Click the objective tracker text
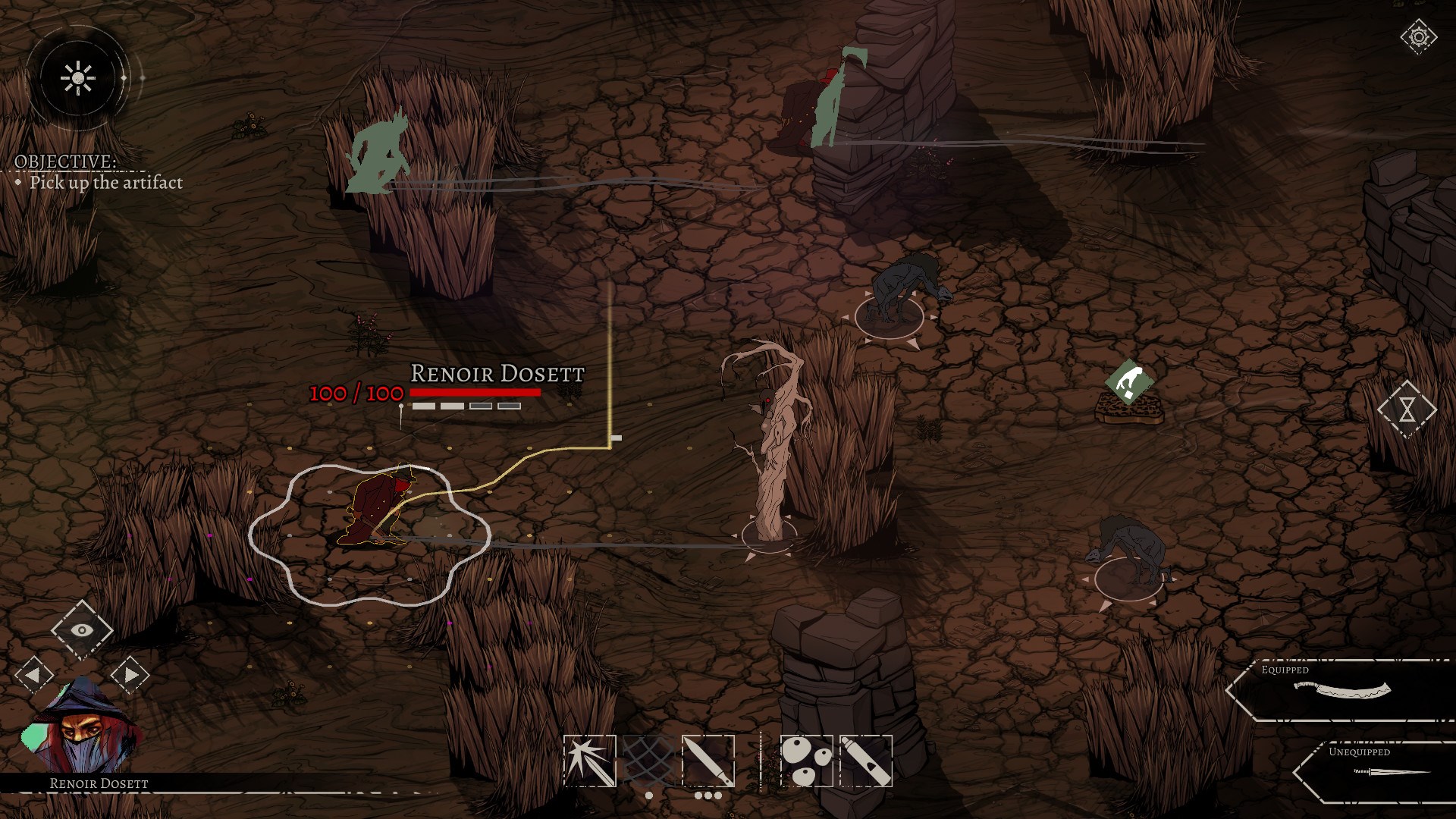This screenshot has width=1456, height=819. [105, 182]
